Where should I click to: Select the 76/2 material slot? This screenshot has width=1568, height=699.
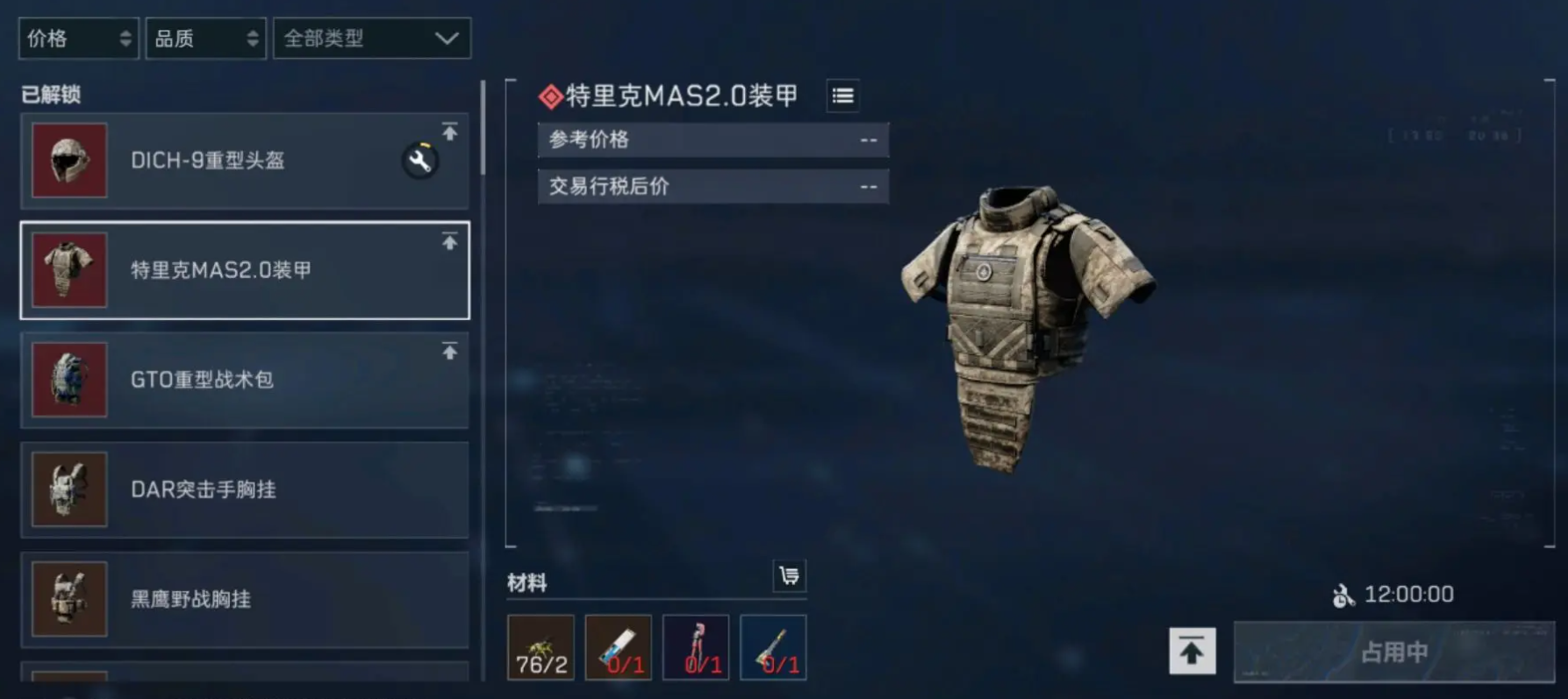541,648
